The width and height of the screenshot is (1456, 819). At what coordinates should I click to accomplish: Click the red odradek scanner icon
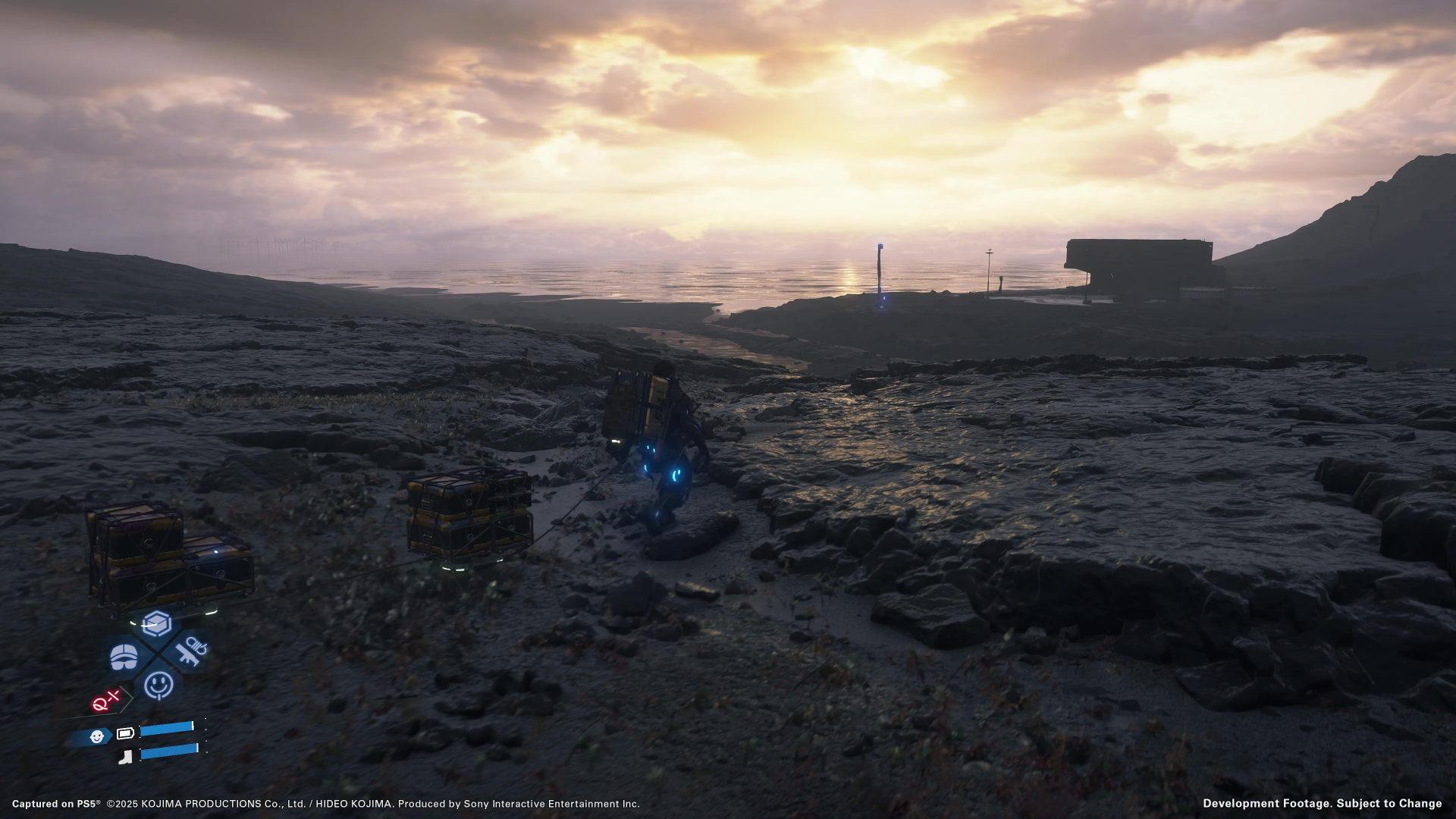(106, 701)
